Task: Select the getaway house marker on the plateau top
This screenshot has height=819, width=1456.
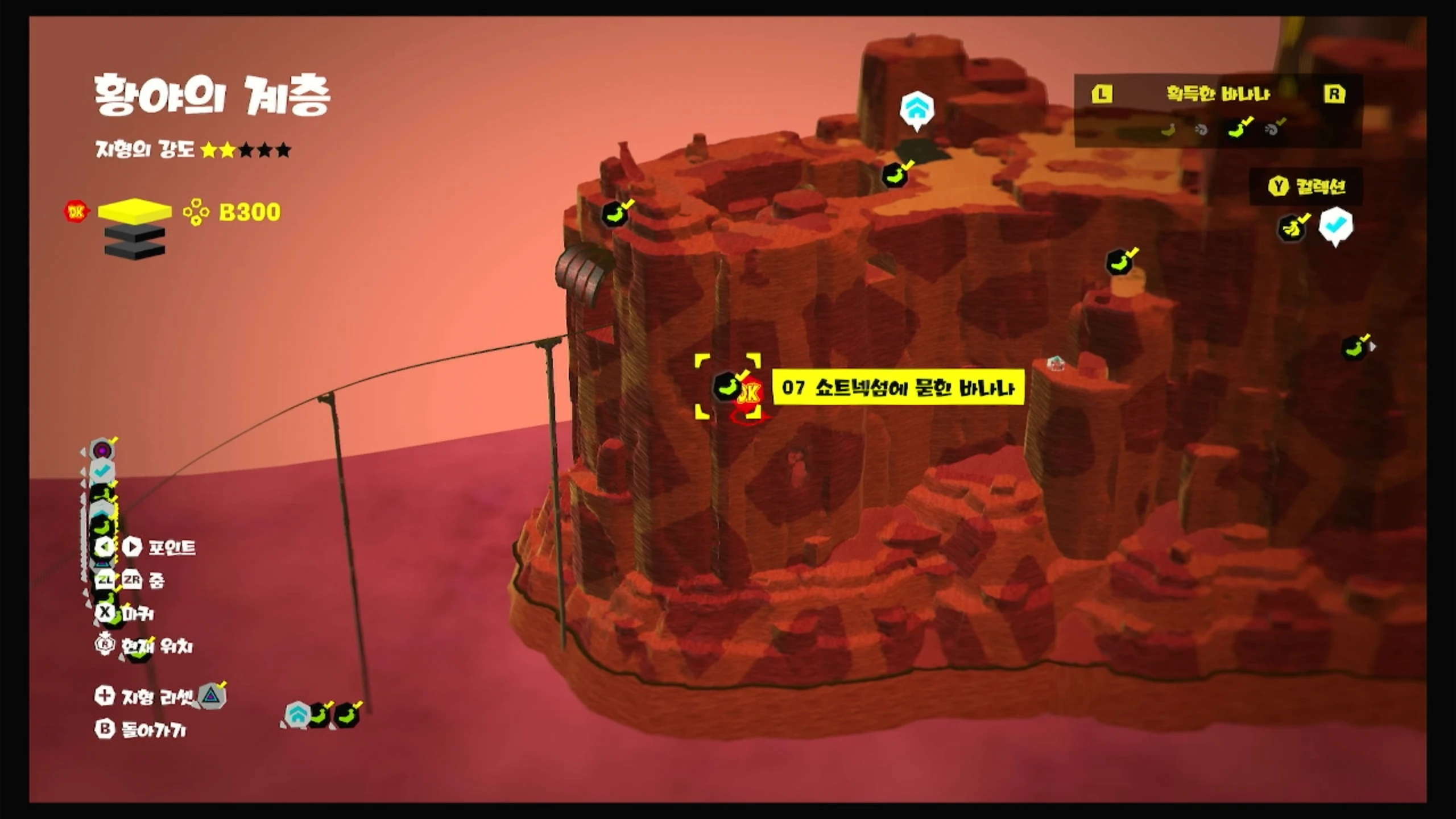Action: tap(916, 109)
